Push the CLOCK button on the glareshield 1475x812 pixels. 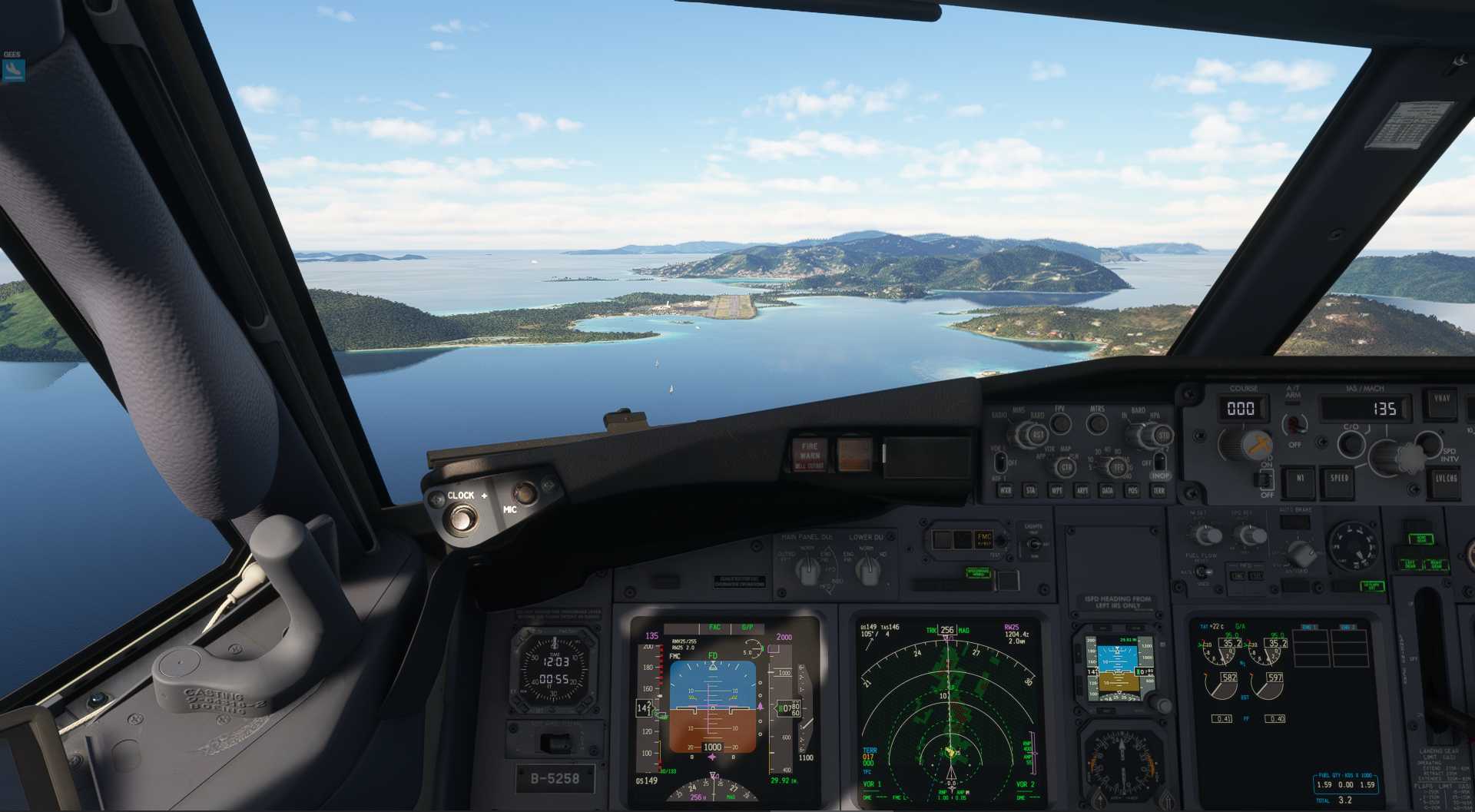461,519
